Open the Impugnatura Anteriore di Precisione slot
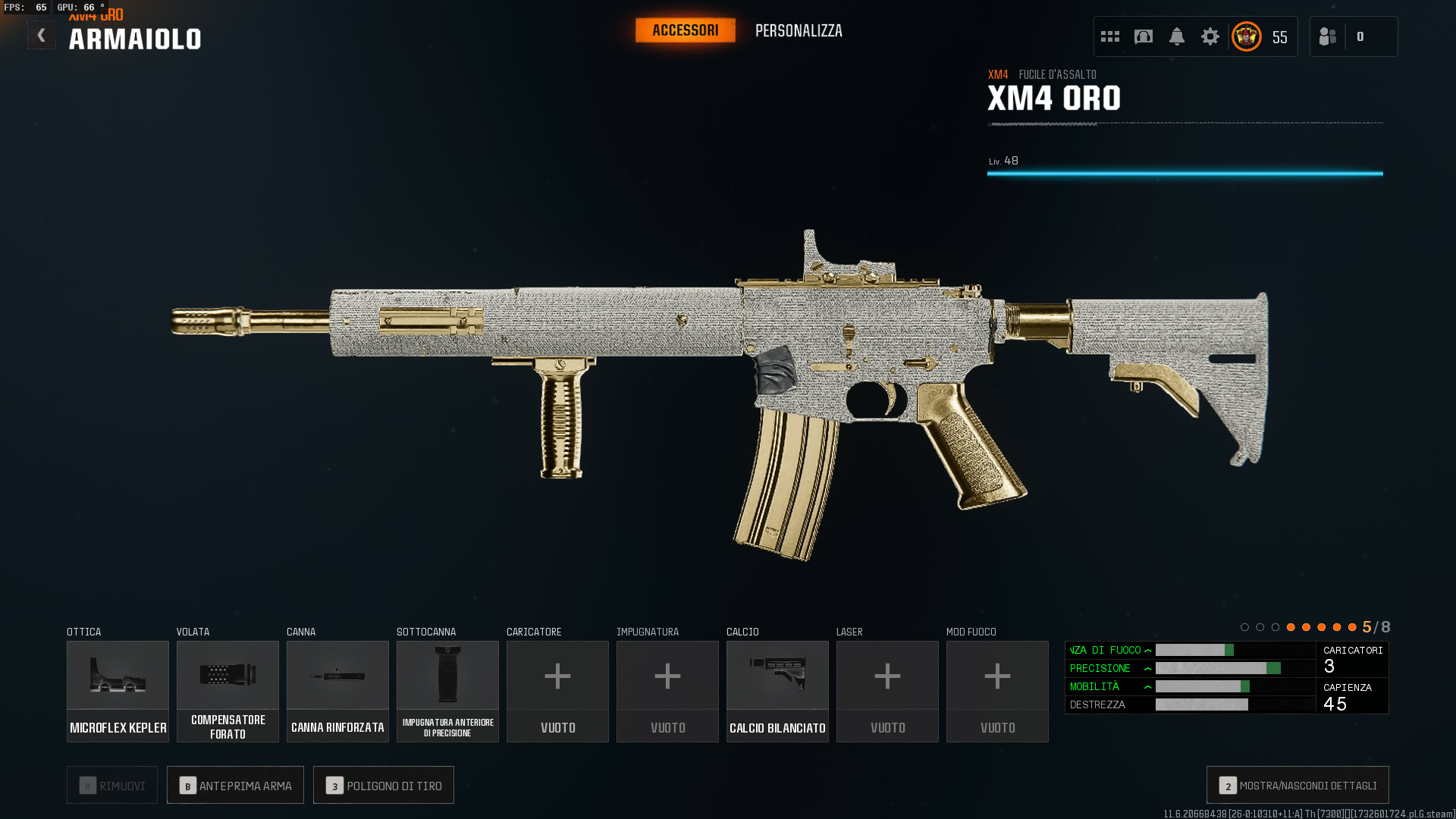Viewport: 1456px width, 819px height. pyautogui.click(x=447, y=691)
